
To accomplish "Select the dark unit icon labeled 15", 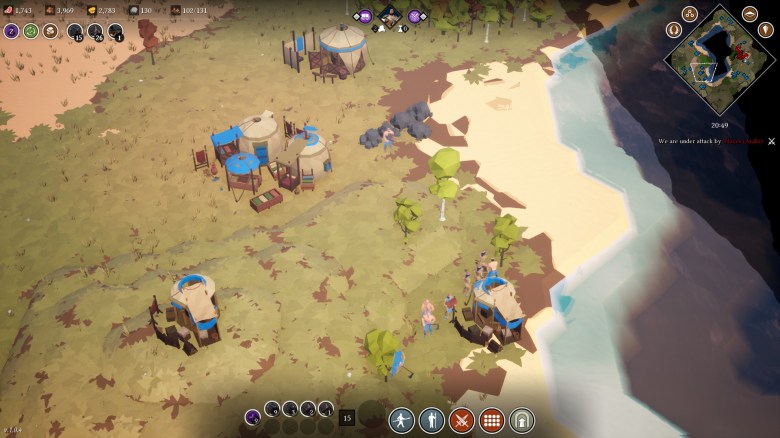I will pyautogui.click(x=75, y=31).
